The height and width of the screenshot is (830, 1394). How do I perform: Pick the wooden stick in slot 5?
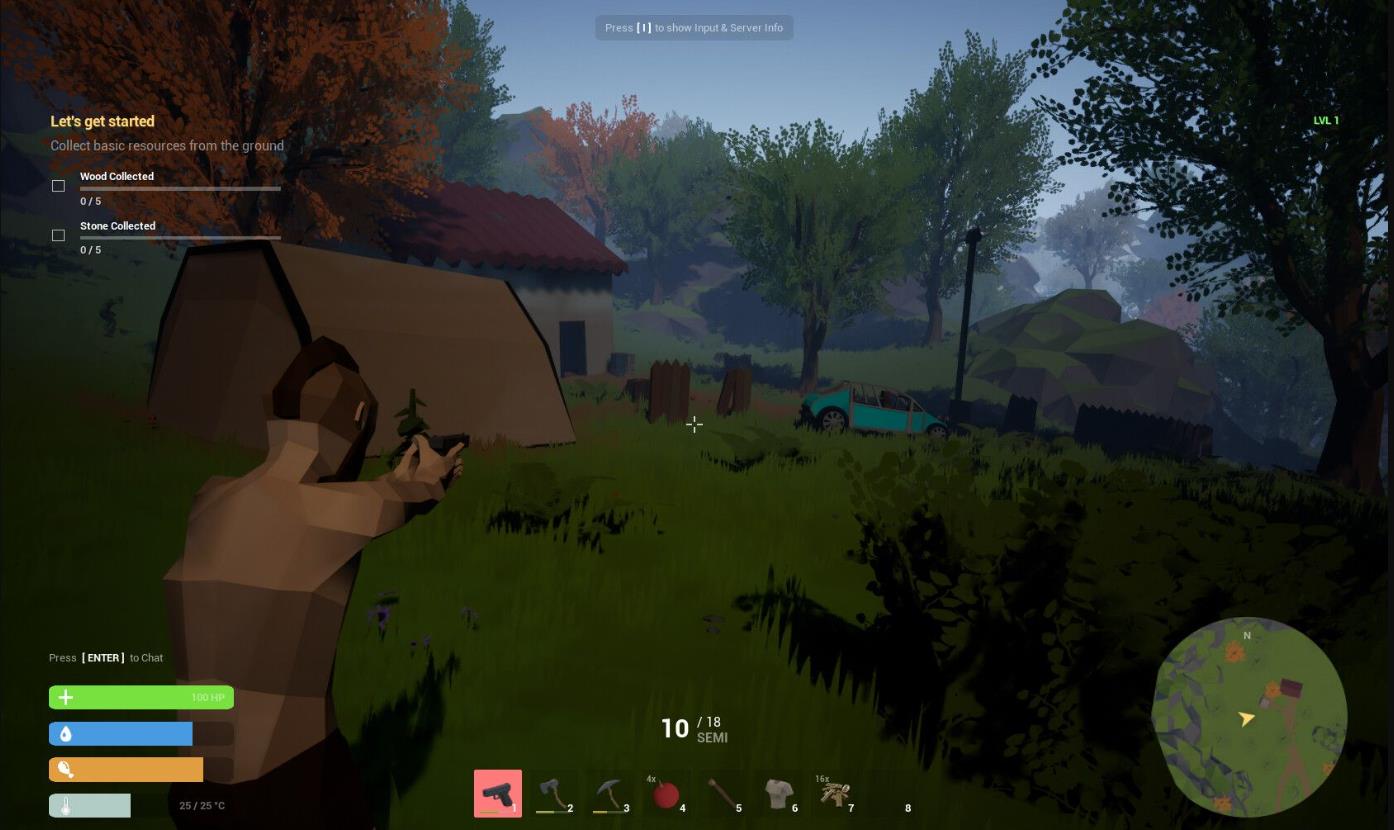[x=721, y=794]
